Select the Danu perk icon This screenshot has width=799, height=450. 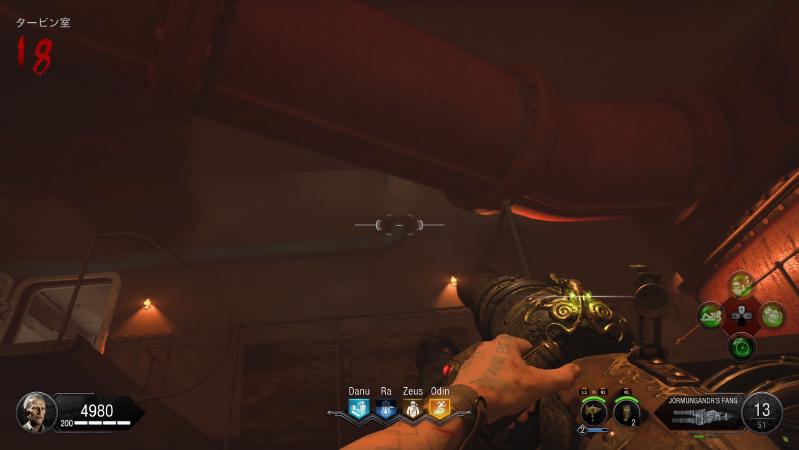pyautogui.click(x=359, y=408)
